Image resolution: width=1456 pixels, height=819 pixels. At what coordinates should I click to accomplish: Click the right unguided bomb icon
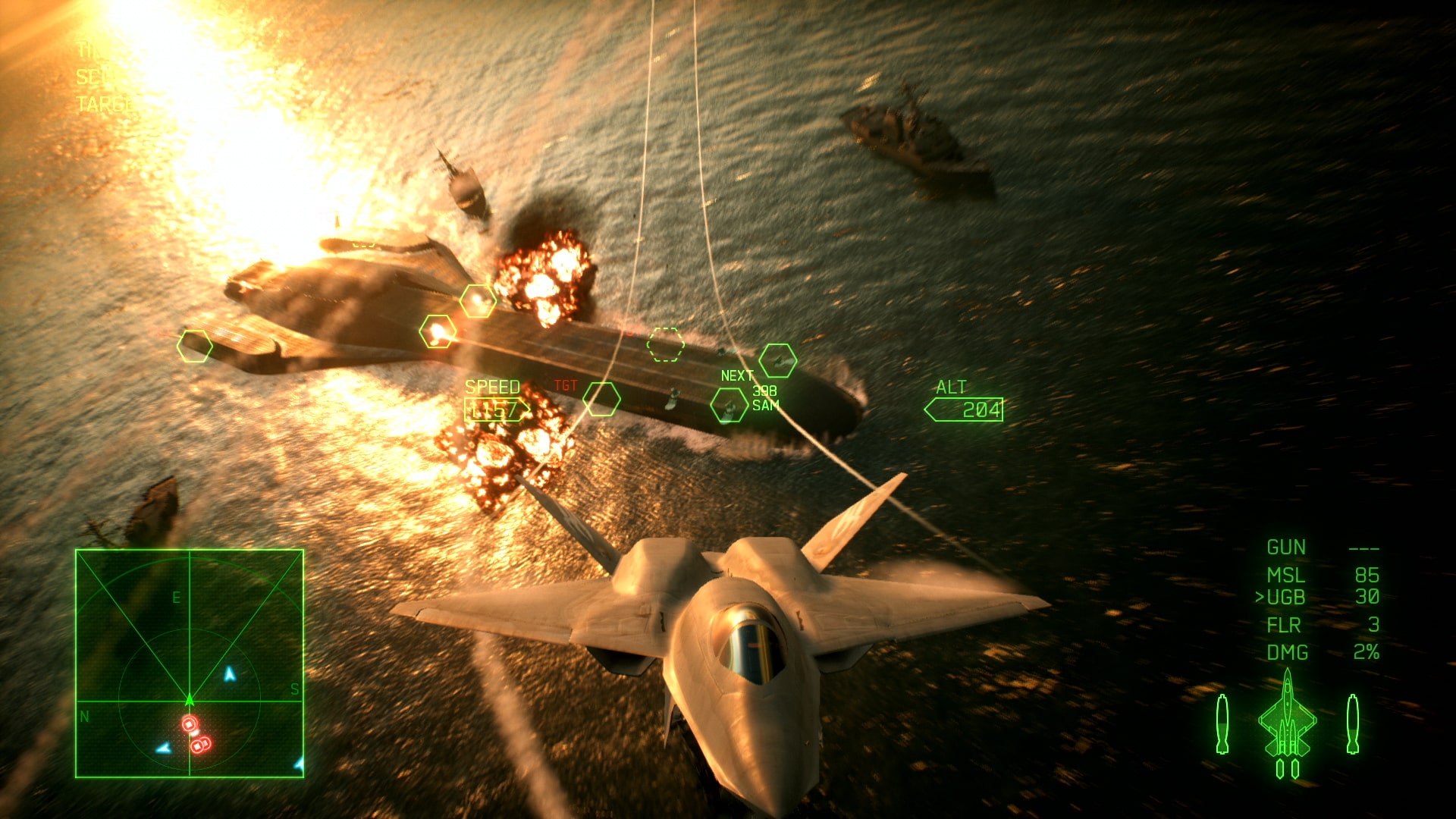1353,724
